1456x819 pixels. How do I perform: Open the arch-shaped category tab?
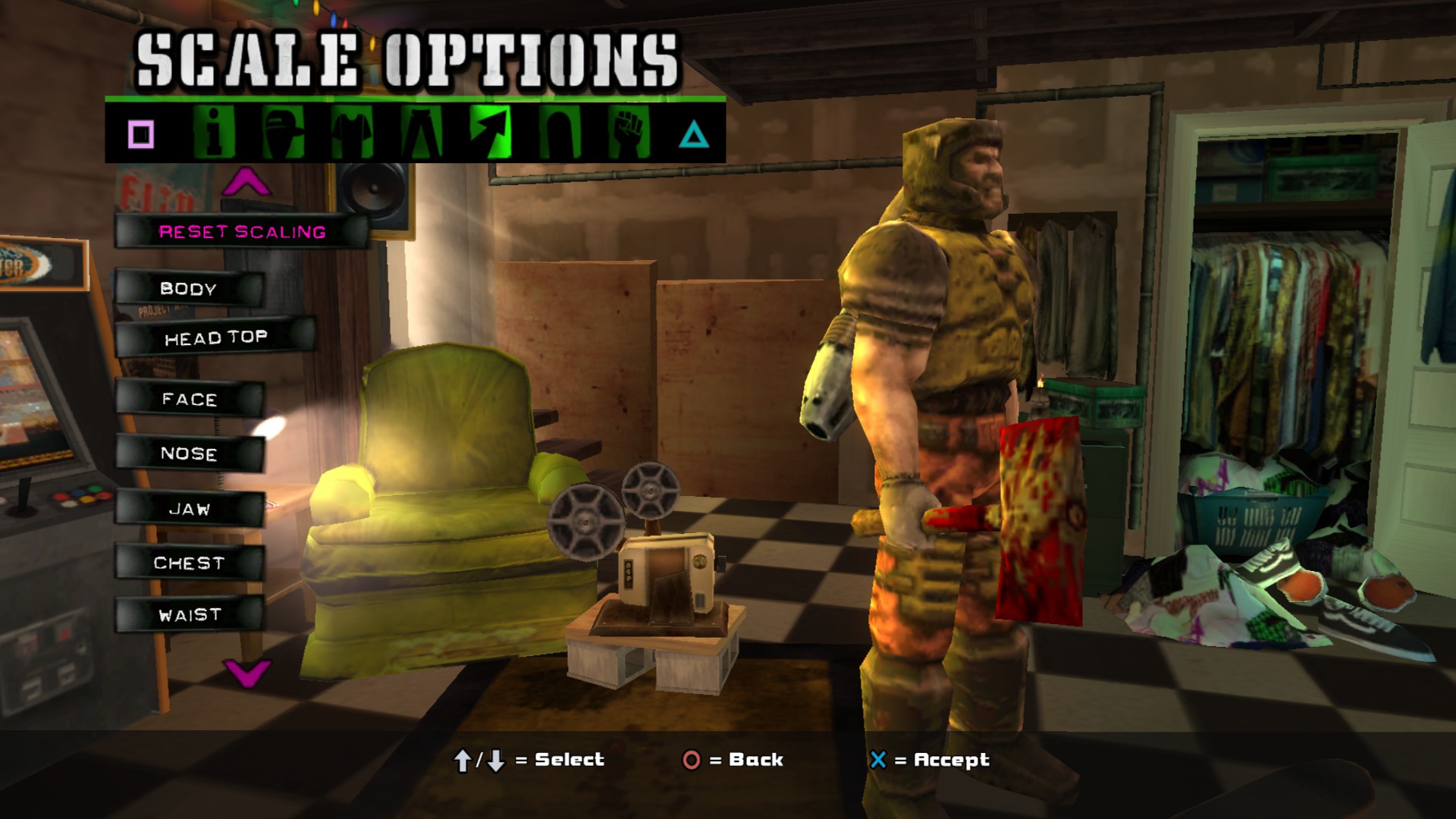(x=560, y=133)
